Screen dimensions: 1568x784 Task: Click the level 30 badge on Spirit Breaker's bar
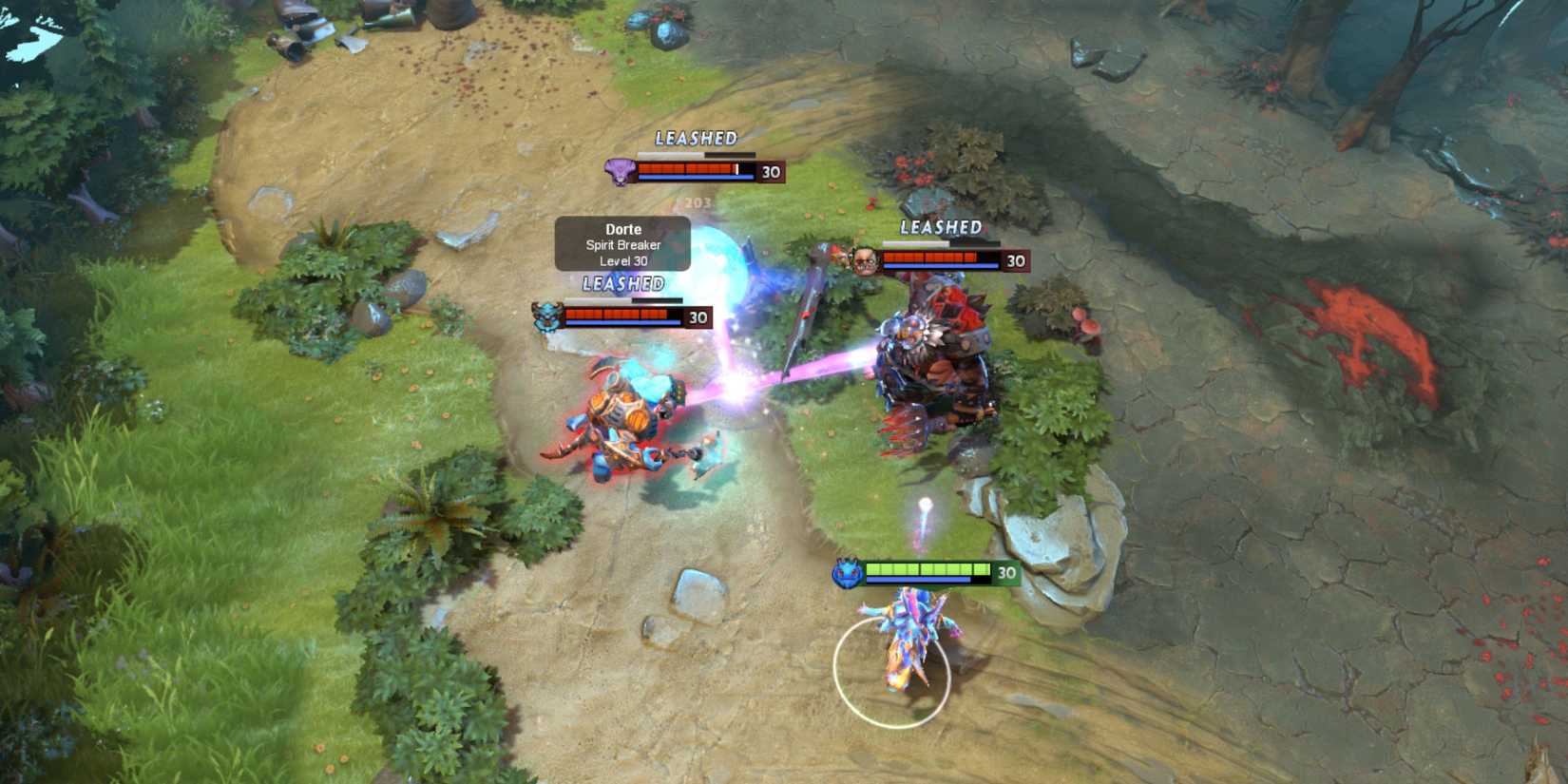(697, 316)
